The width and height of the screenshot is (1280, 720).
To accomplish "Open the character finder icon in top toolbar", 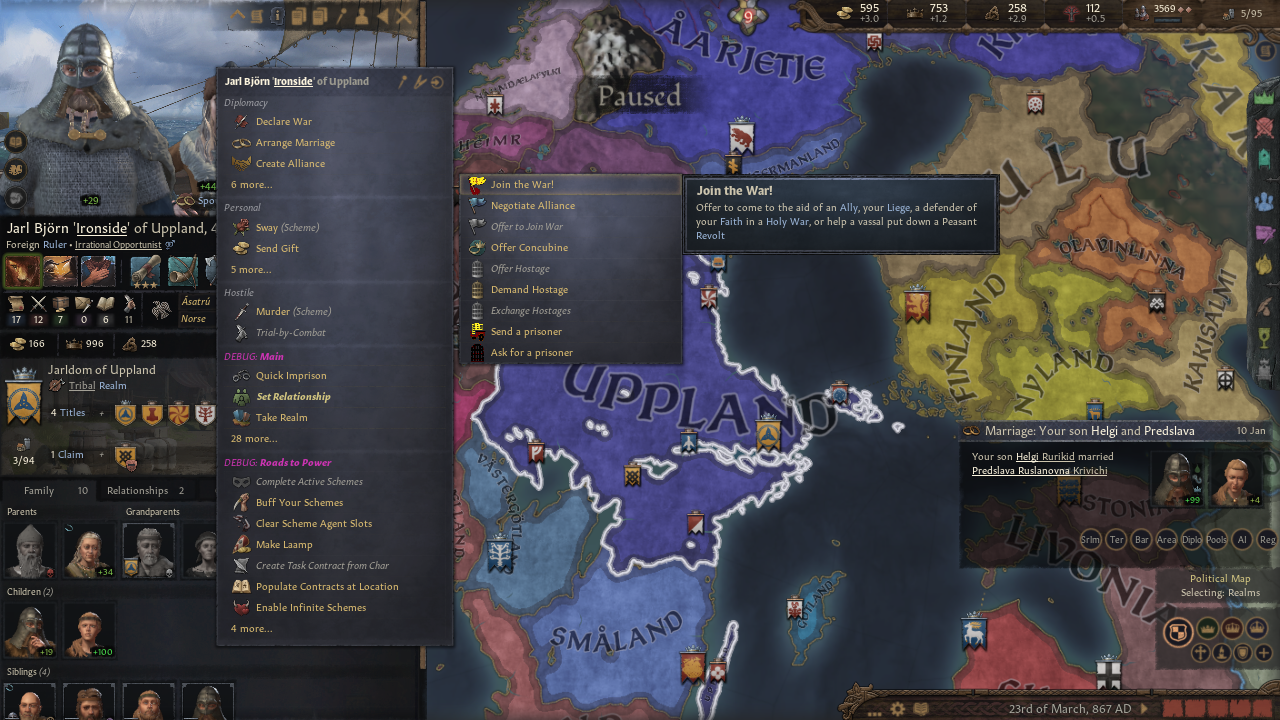I will click(x=362, y=16).
